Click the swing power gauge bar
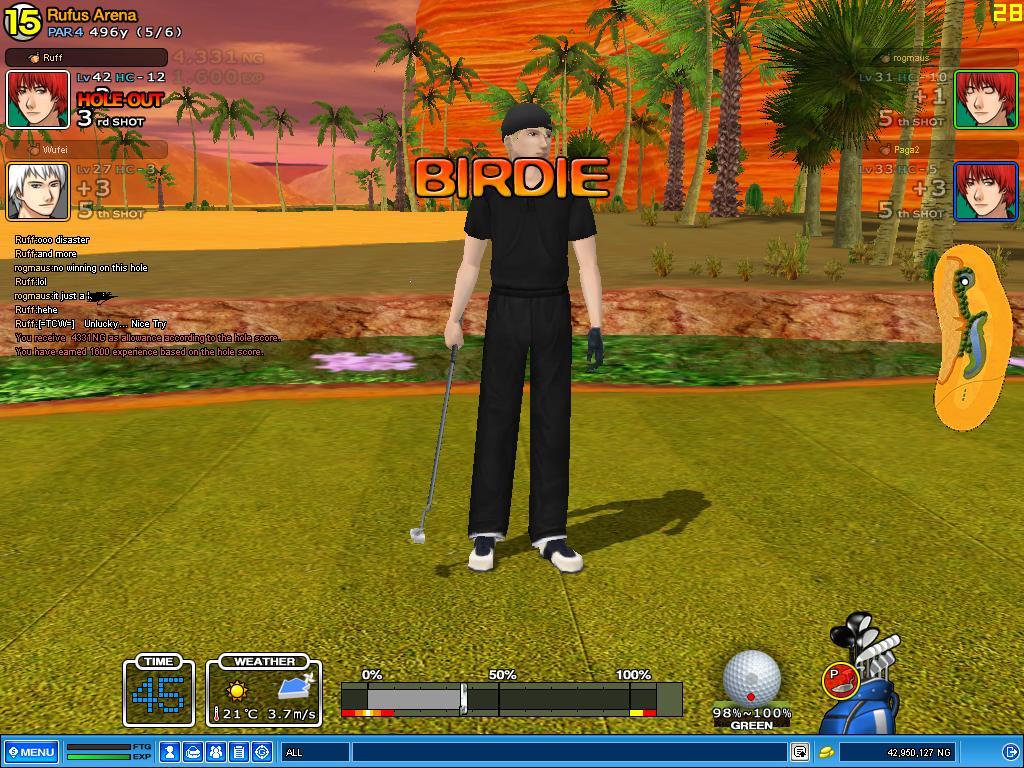The image size is (1024, 768). tap(510, 698)
